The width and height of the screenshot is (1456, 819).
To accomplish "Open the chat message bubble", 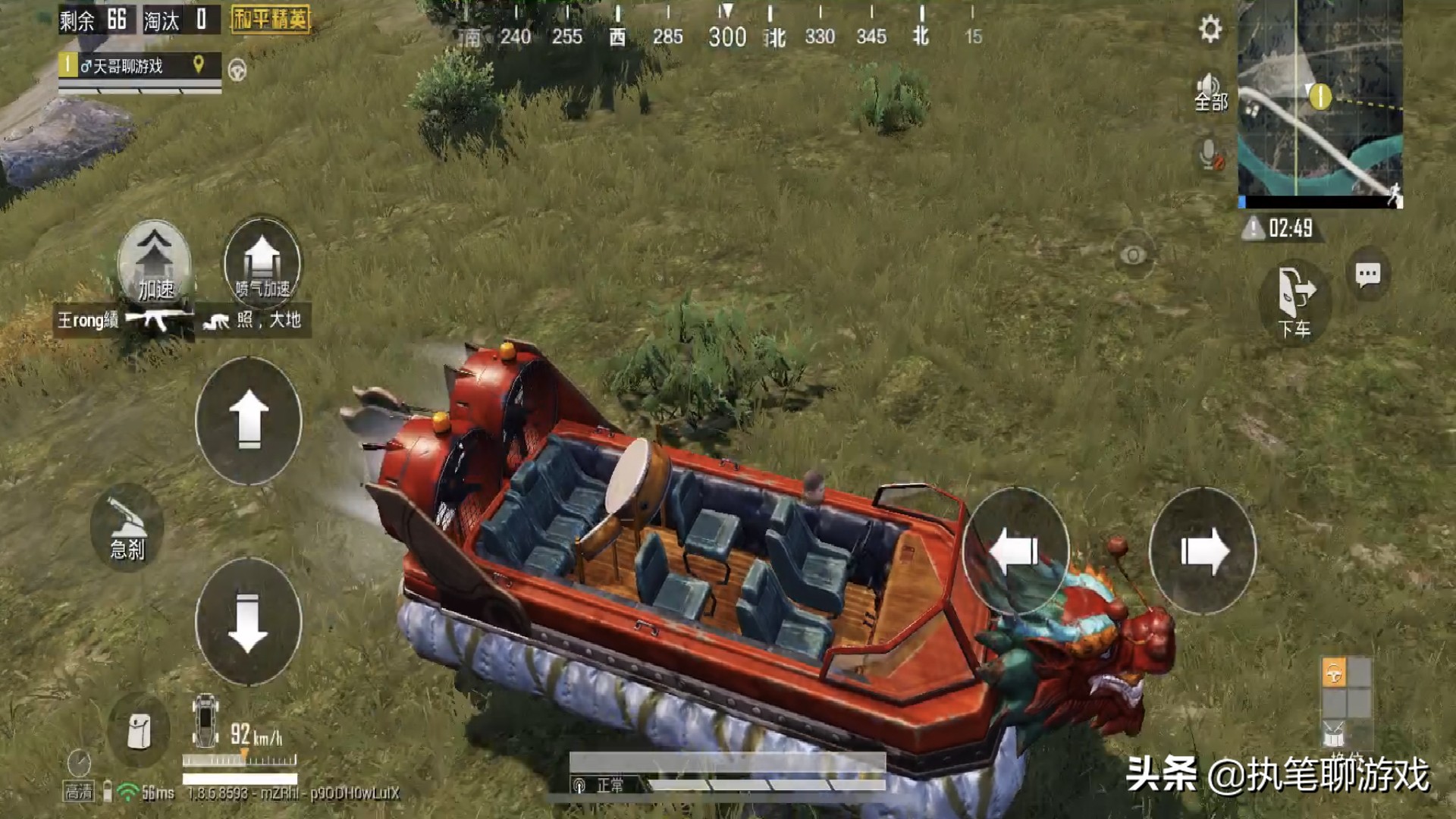I will [x=1367, y=275].
